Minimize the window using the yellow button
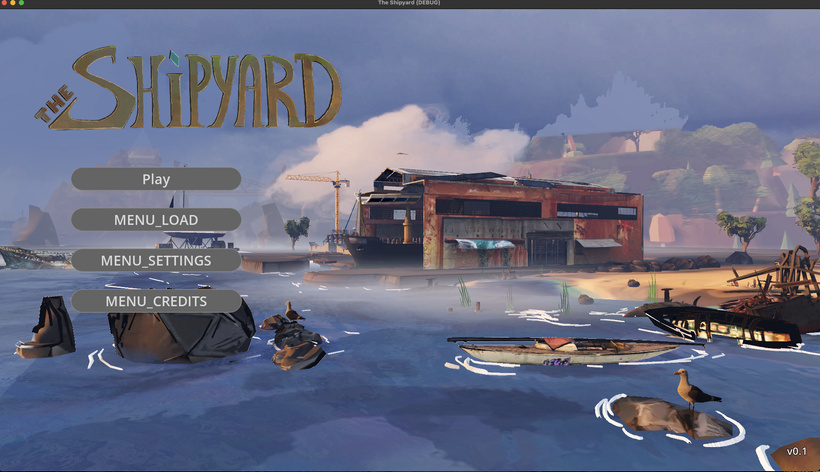The width and height of the screenshot is (820, 472). coord(14,4)
